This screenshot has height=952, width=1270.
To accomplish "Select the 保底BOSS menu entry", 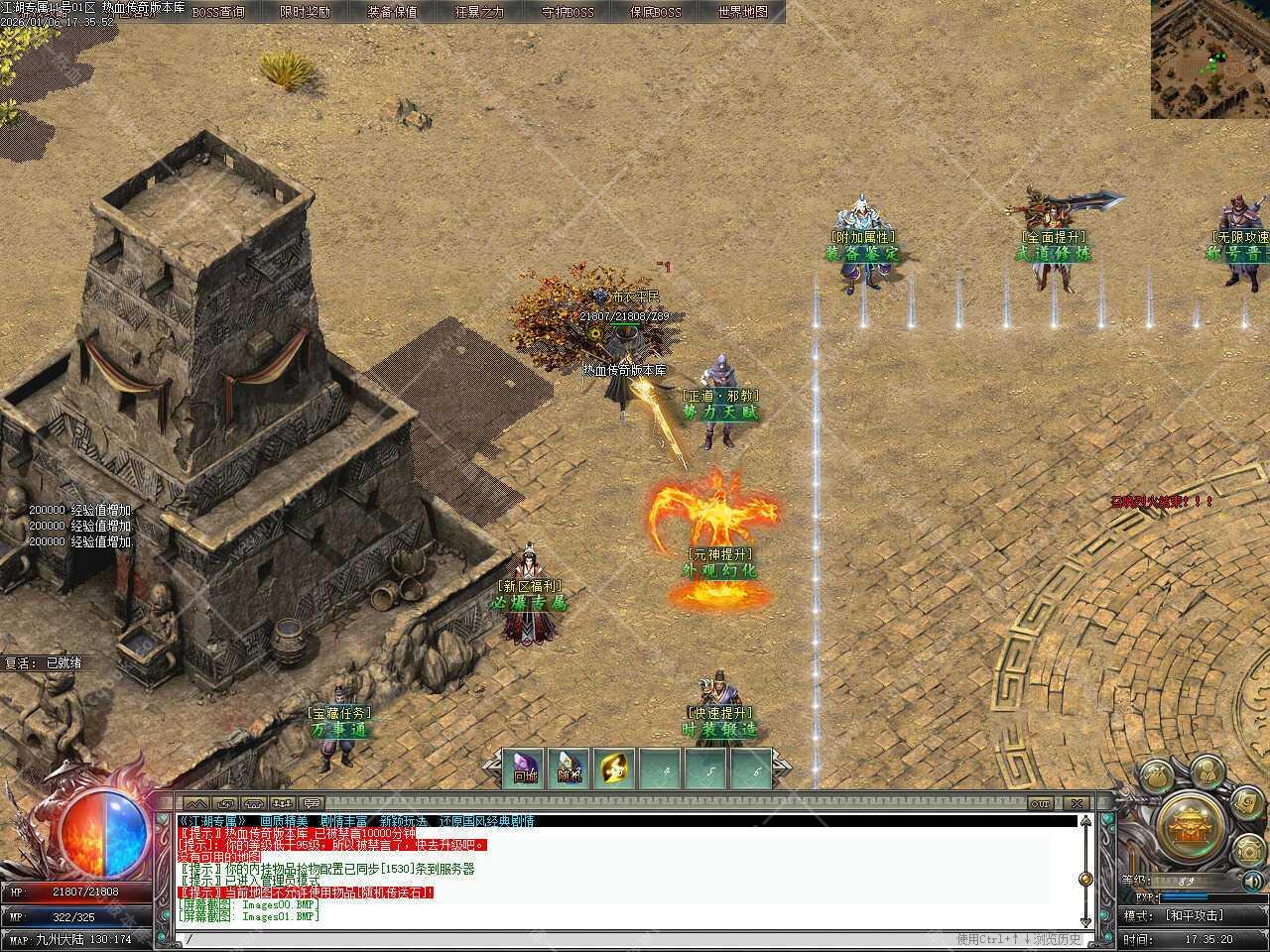I will (656, 12).
